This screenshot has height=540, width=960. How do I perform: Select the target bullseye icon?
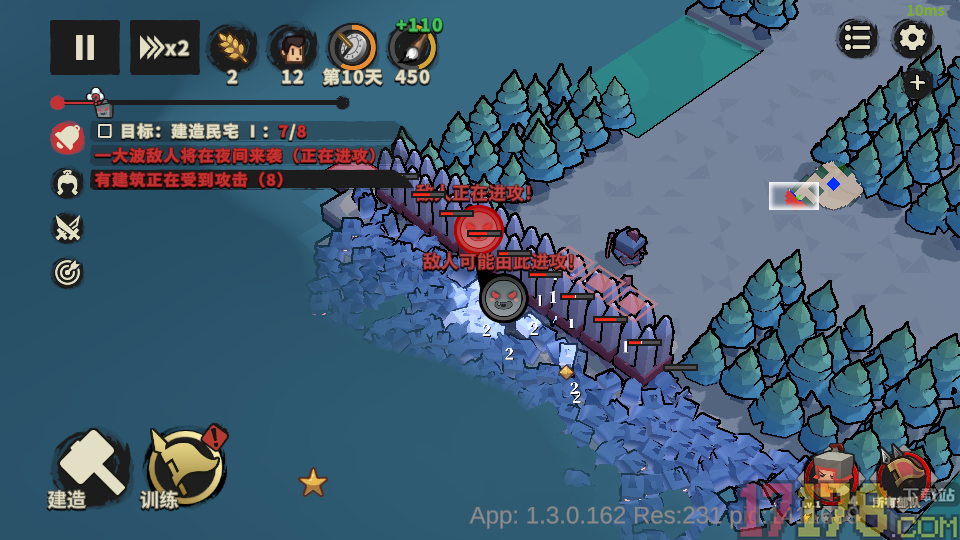click(67, 272)
